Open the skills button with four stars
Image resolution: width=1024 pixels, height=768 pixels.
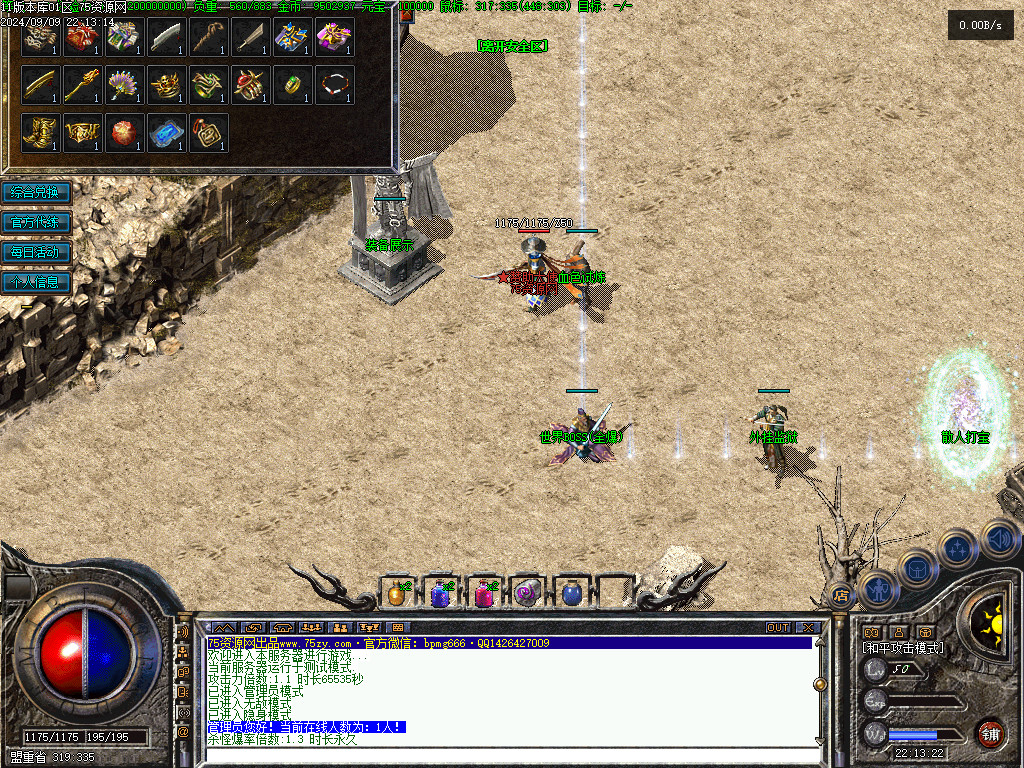957,548
